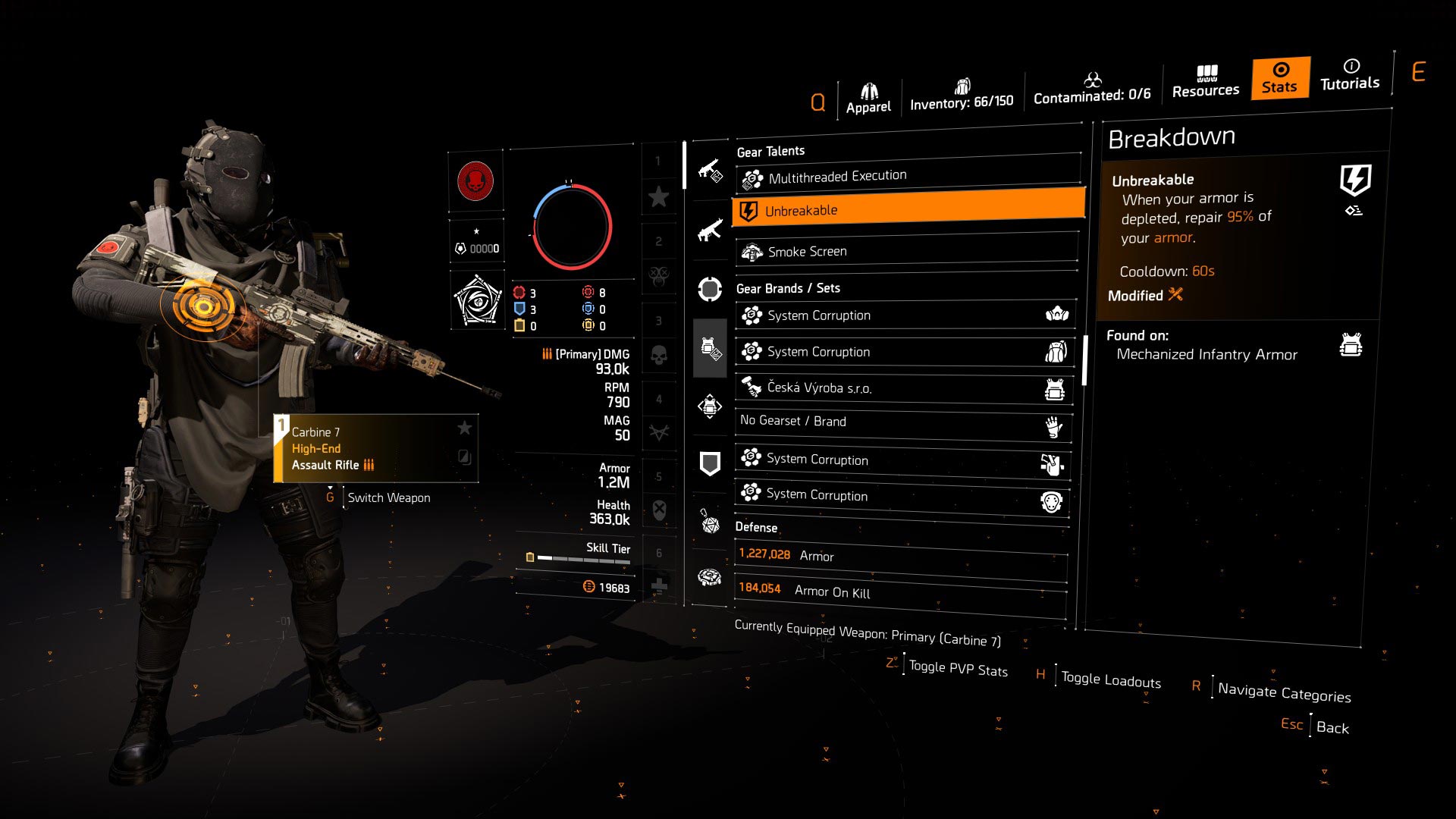Open the equipped body armor slot
The height and width of the screenshot is (819, 1456).
click(709, 349)
